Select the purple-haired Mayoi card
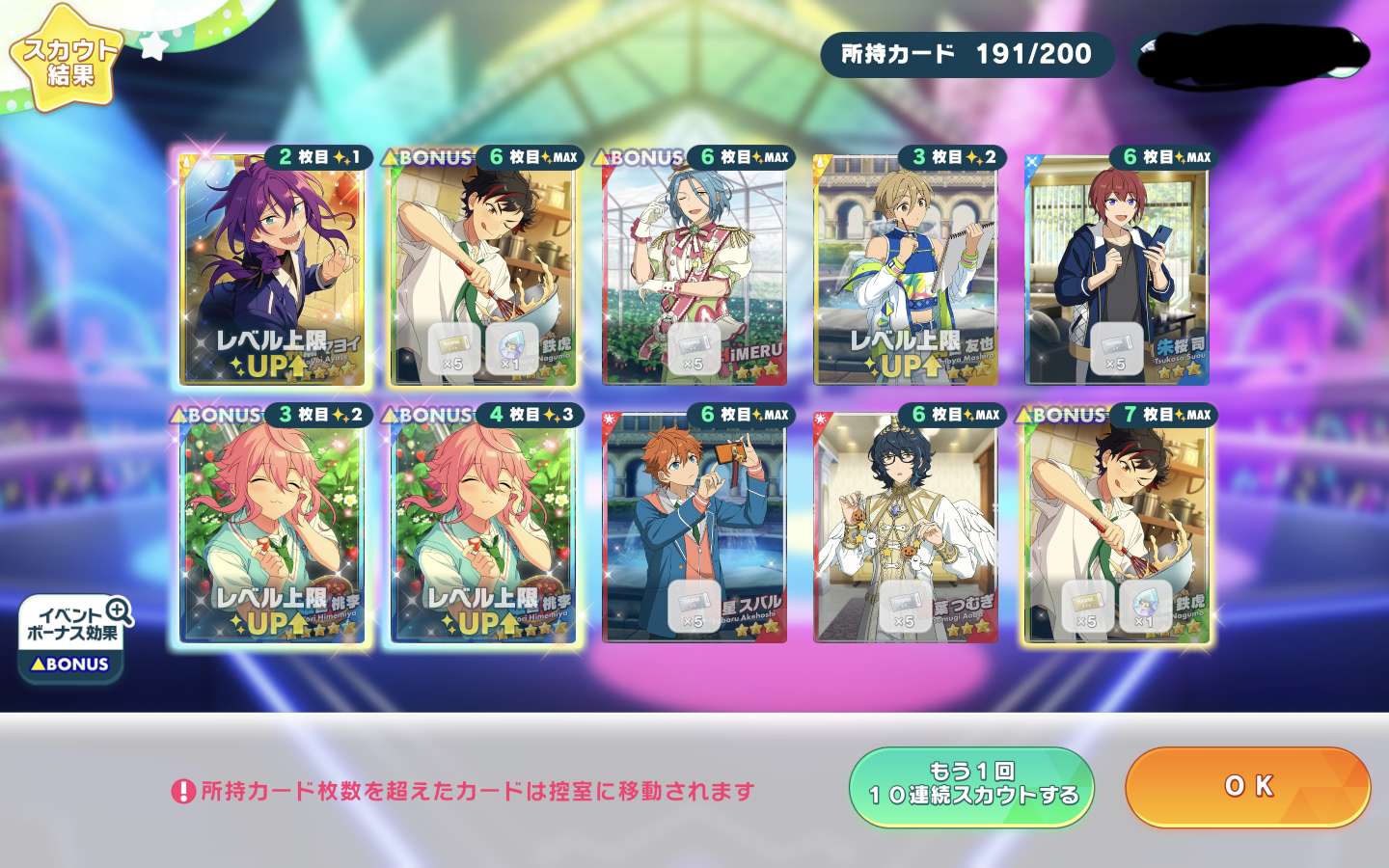This screenshot has height=868, width=1389. [272, 270]
